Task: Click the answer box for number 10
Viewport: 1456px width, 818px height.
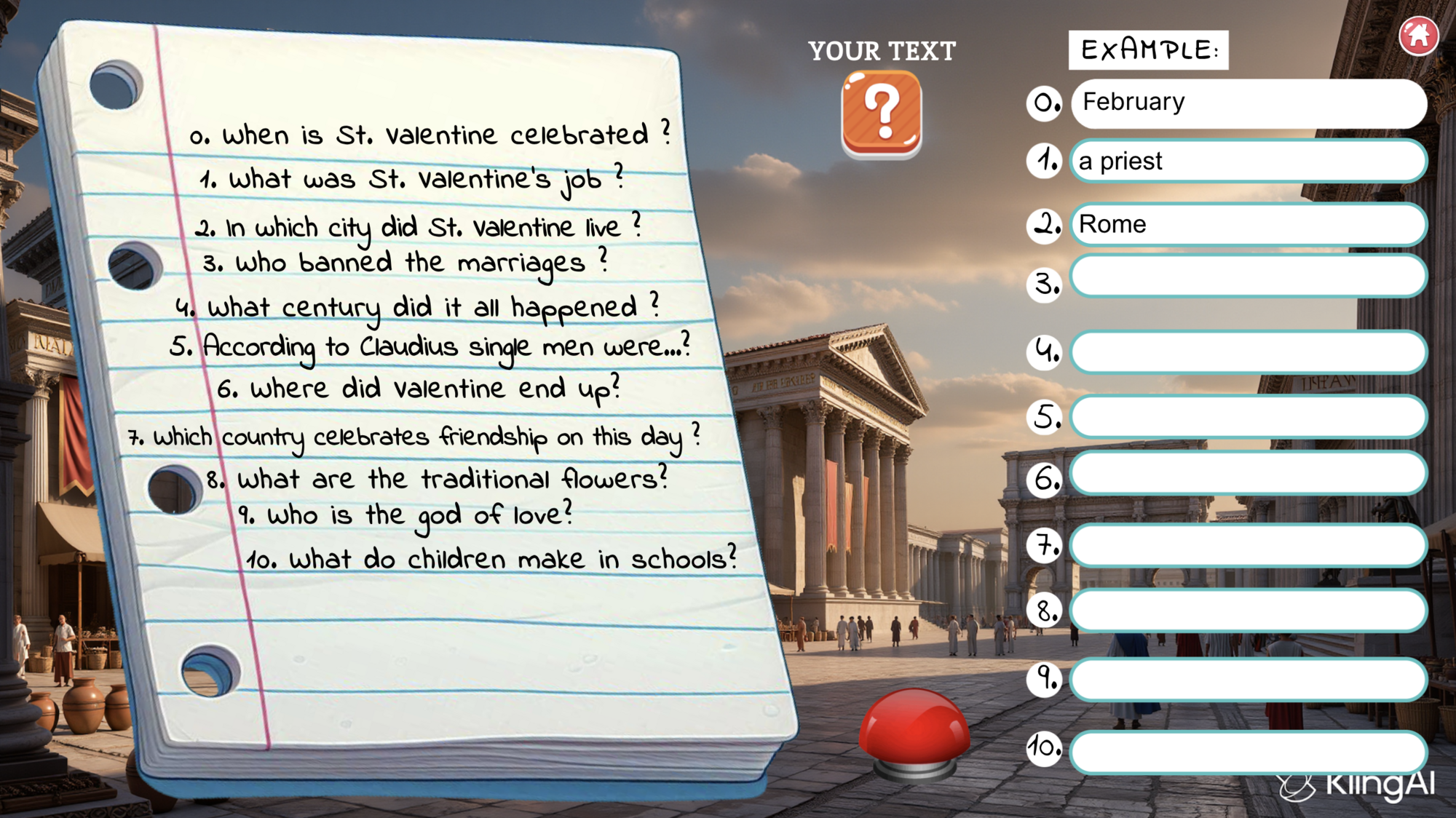Action: click(x=1248, y=751)
